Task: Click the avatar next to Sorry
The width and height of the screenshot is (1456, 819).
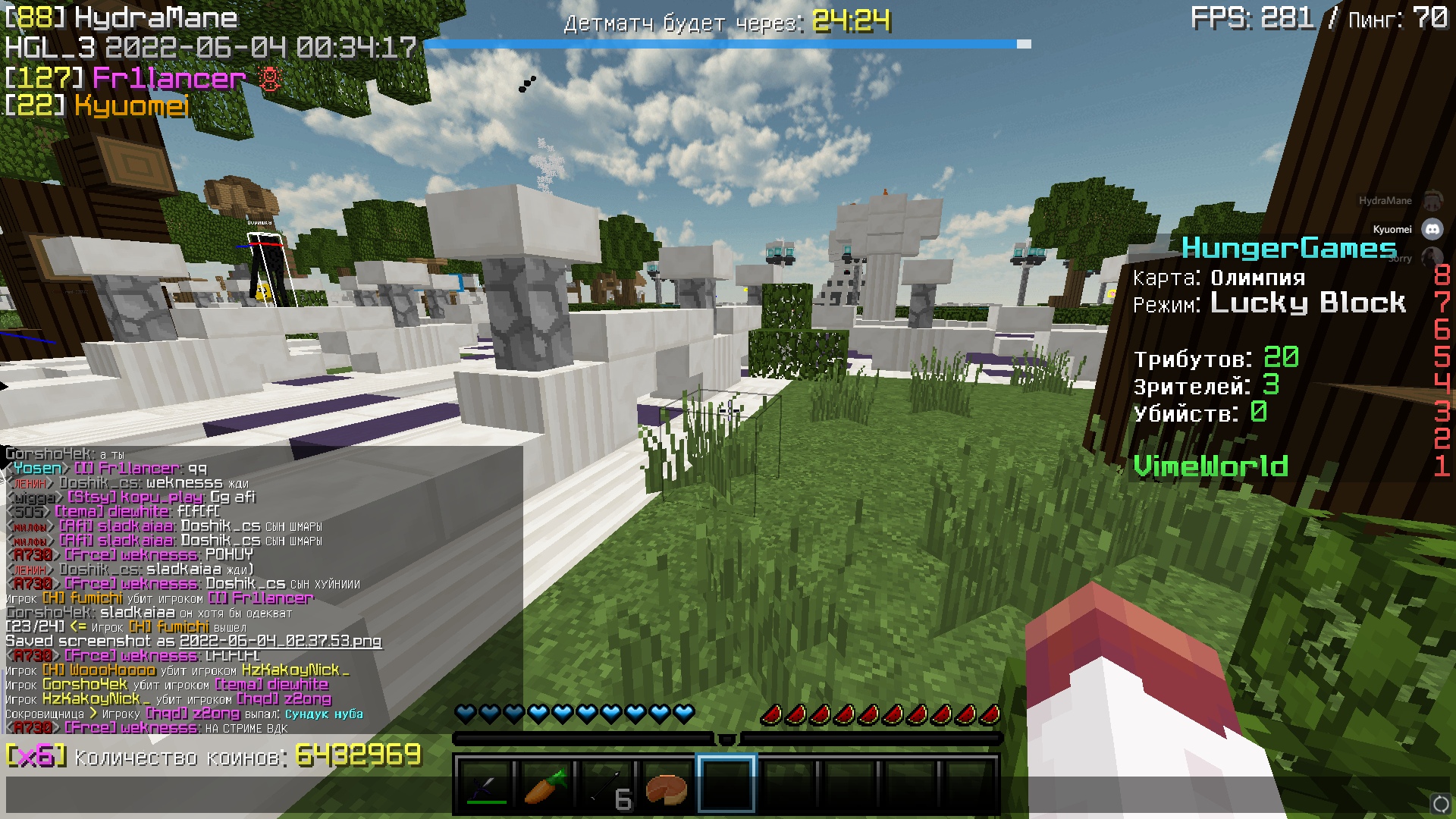Action: pyautogui.click(x=1433, y=258)
